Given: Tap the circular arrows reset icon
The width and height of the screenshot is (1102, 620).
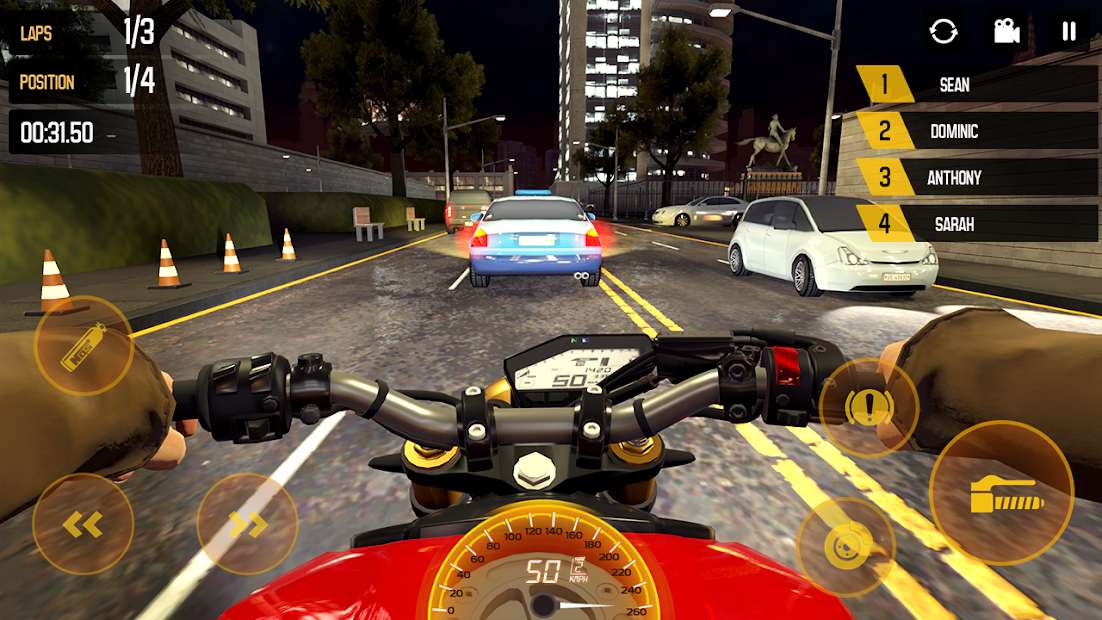Looking at the screenshot, I should click(943, 31).
